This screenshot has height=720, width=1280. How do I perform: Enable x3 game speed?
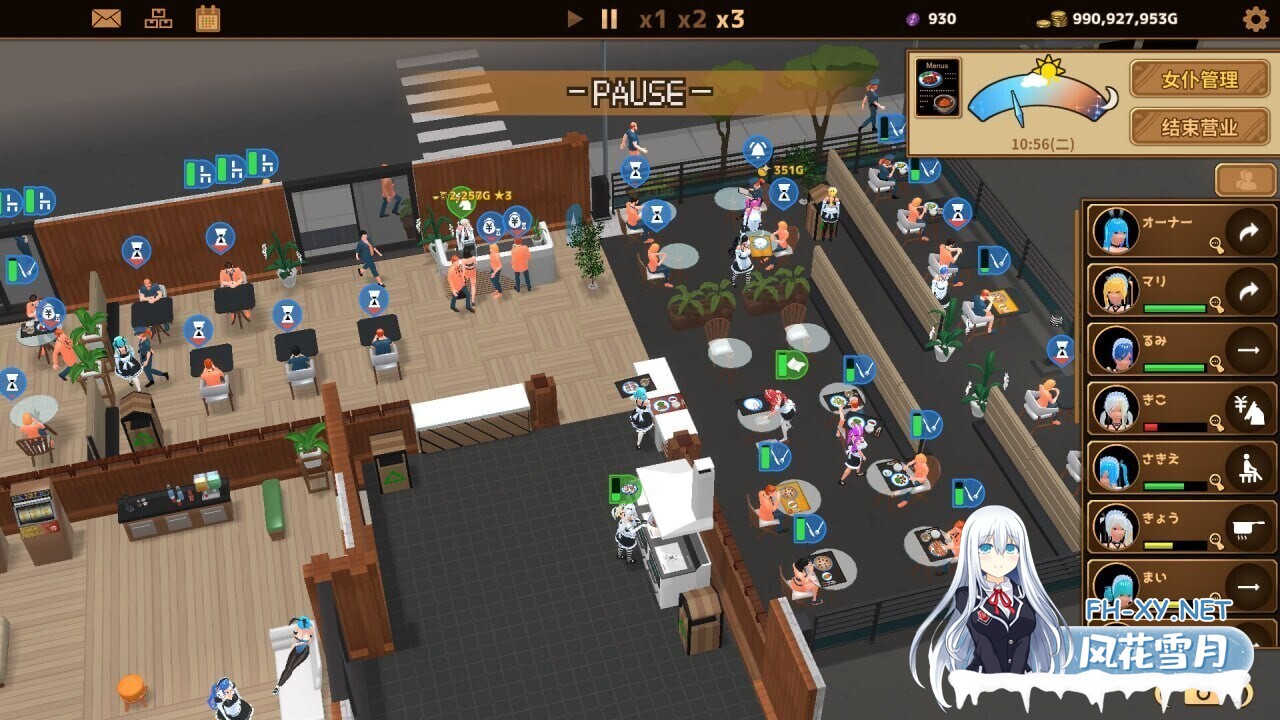coord(729,18)
